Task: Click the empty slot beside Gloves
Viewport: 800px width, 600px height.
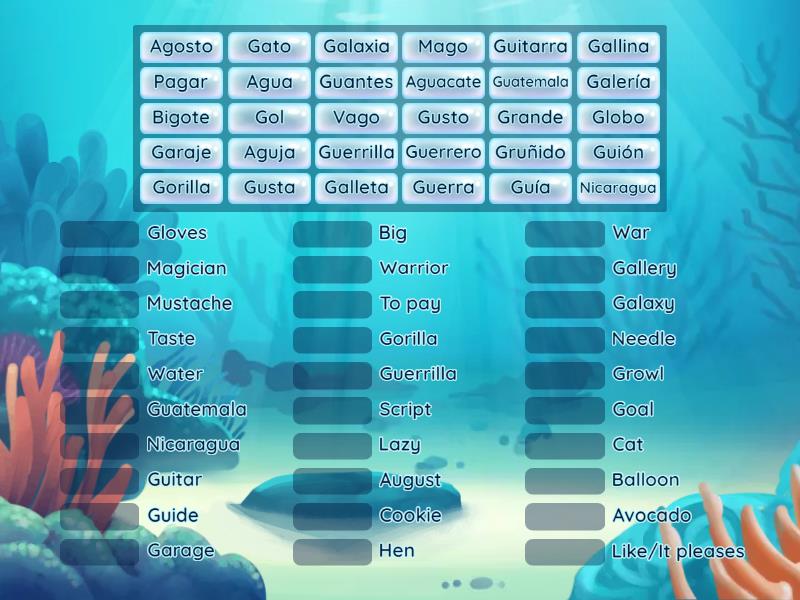Action: pyautogui.click(x=100, y=234)
